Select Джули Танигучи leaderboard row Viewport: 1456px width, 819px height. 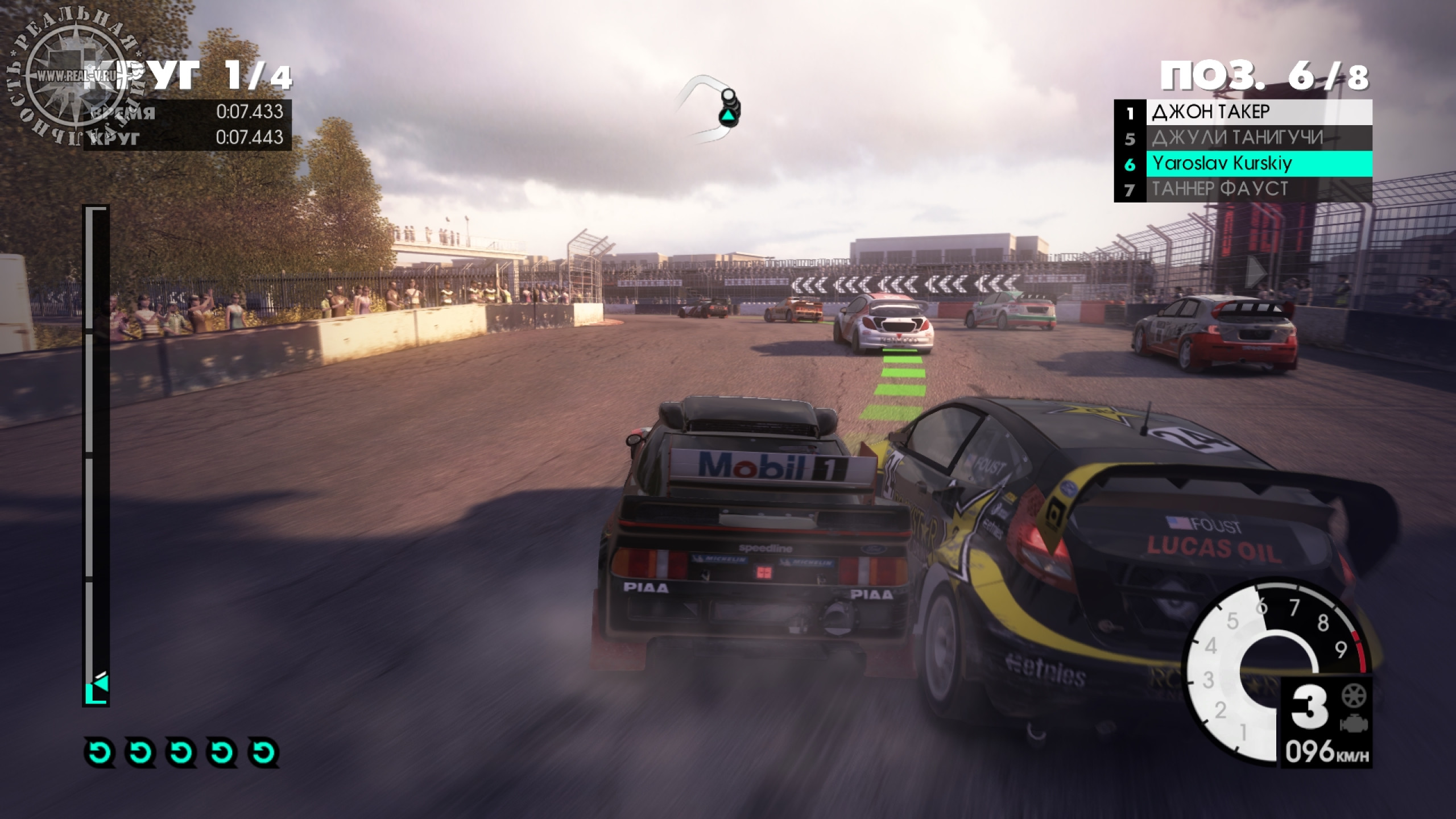1243,138
